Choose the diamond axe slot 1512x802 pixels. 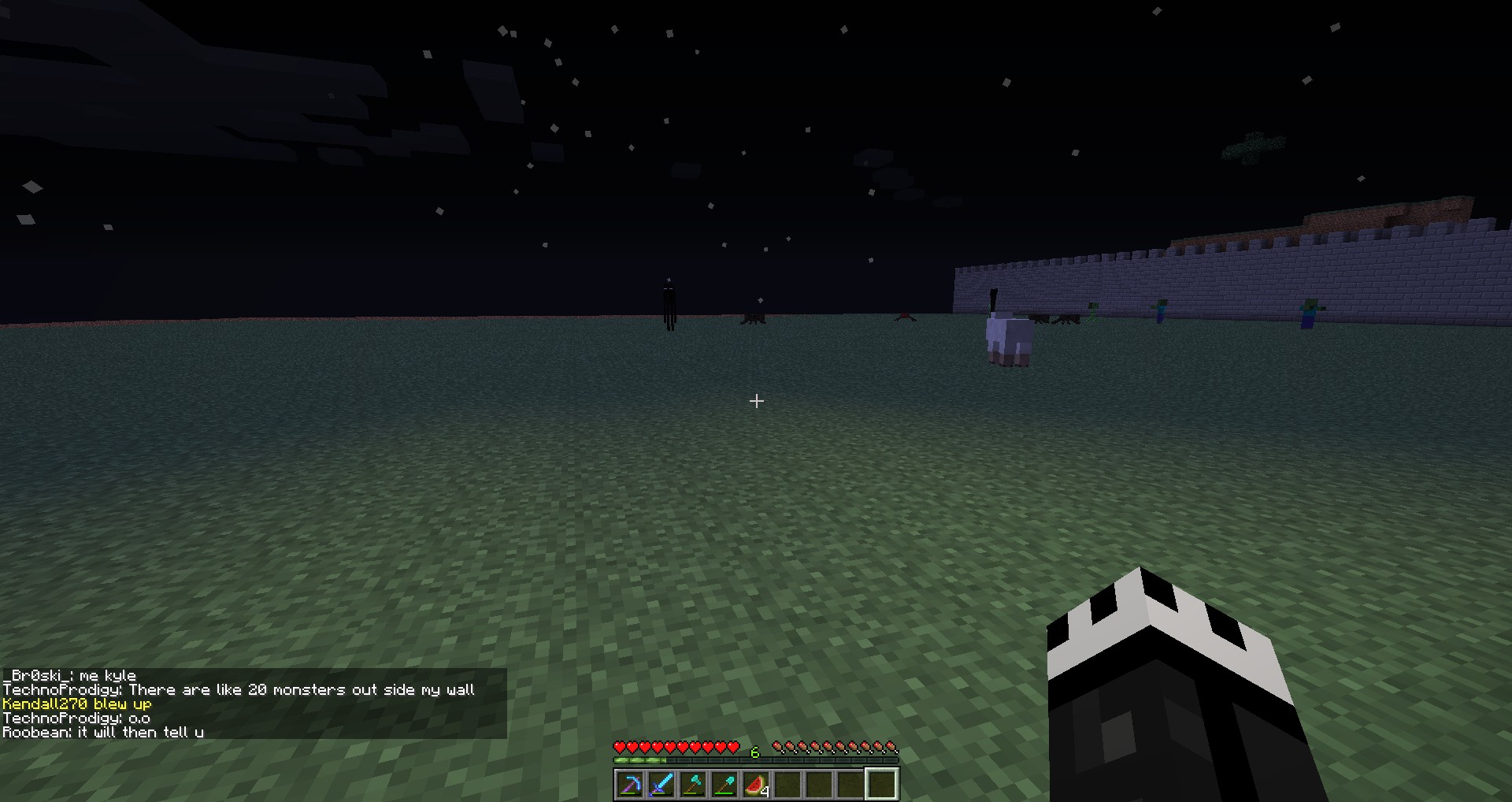(693, 785)
